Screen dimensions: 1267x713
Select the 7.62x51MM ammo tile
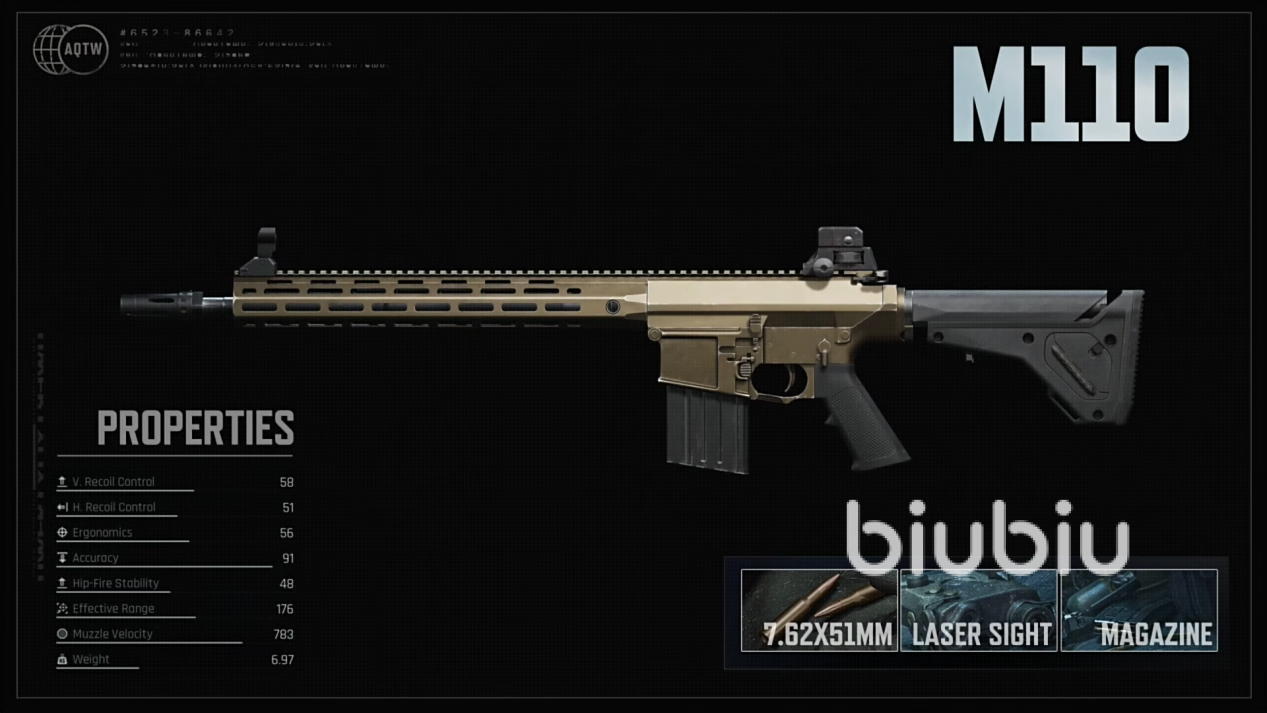coord(819,611)
